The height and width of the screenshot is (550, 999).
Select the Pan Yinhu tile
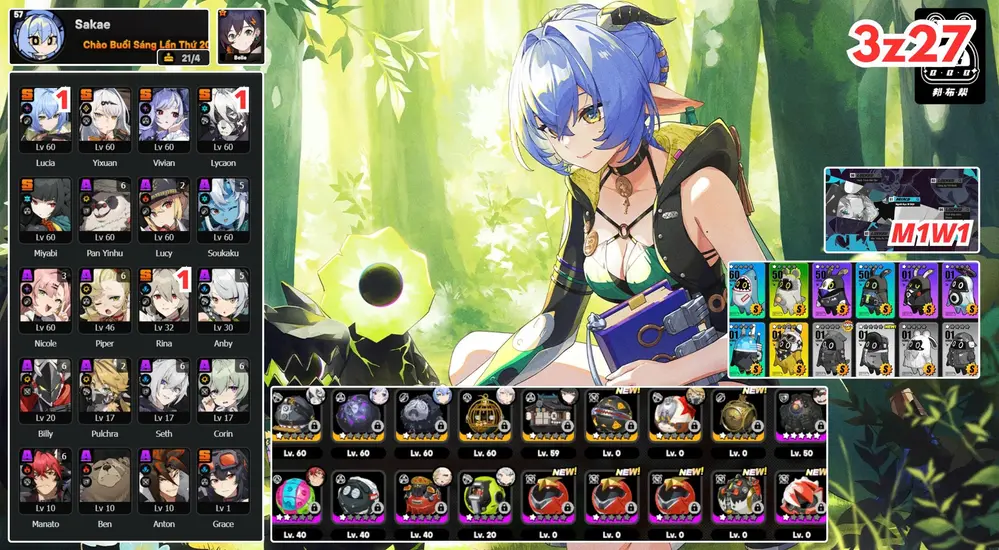pos(105,205)
